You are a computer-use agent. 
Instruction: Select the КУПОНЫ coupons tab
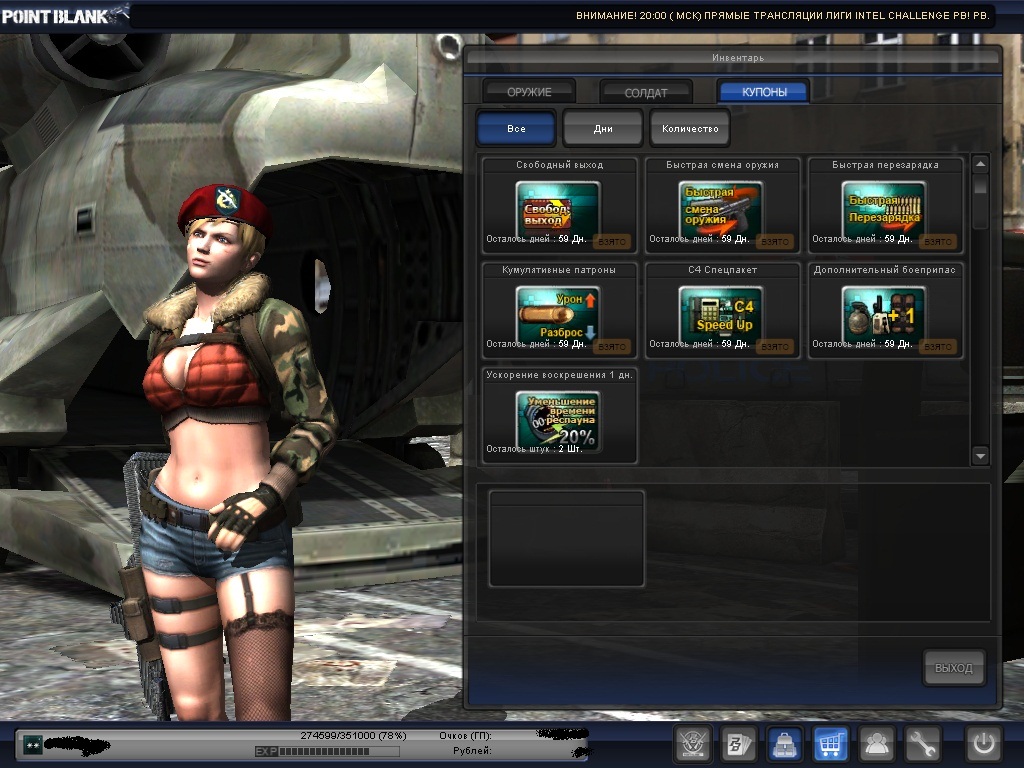click(763, 92)
